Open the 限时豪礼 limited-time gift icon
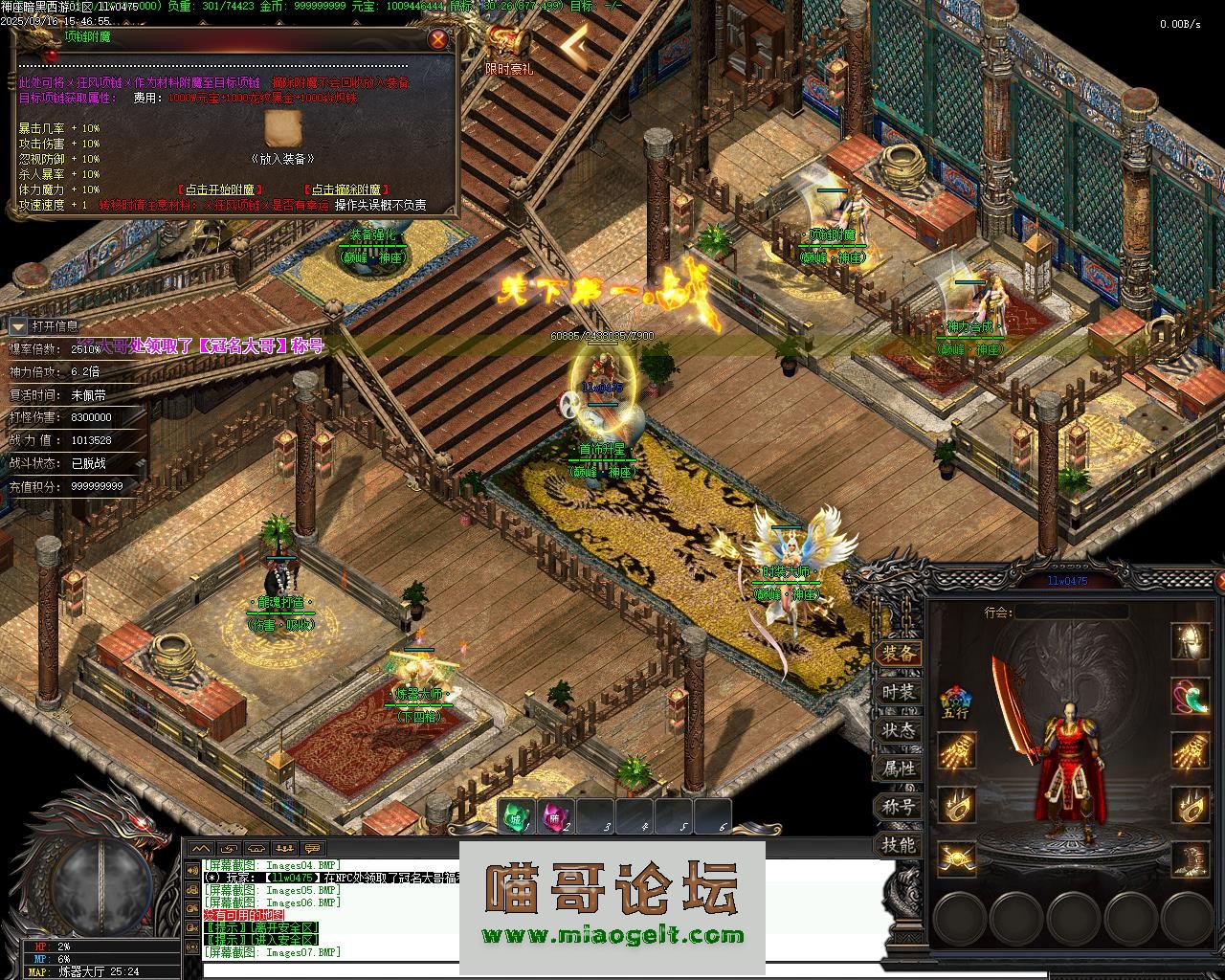Image resolution: width=1225 pixels, height=980 pixels. tap(508, 48)
